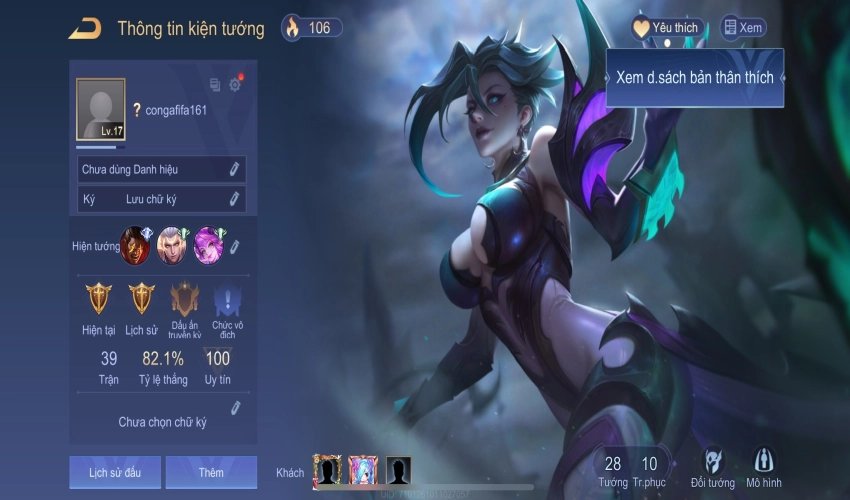
Task: Click the player avatar portrait
Action: click(101, 109)
